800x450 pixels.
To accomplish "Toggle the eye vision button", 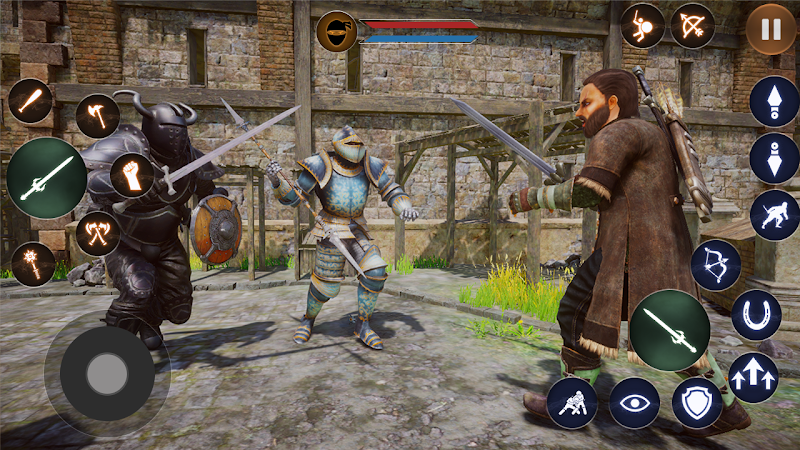I will [634, 403].
